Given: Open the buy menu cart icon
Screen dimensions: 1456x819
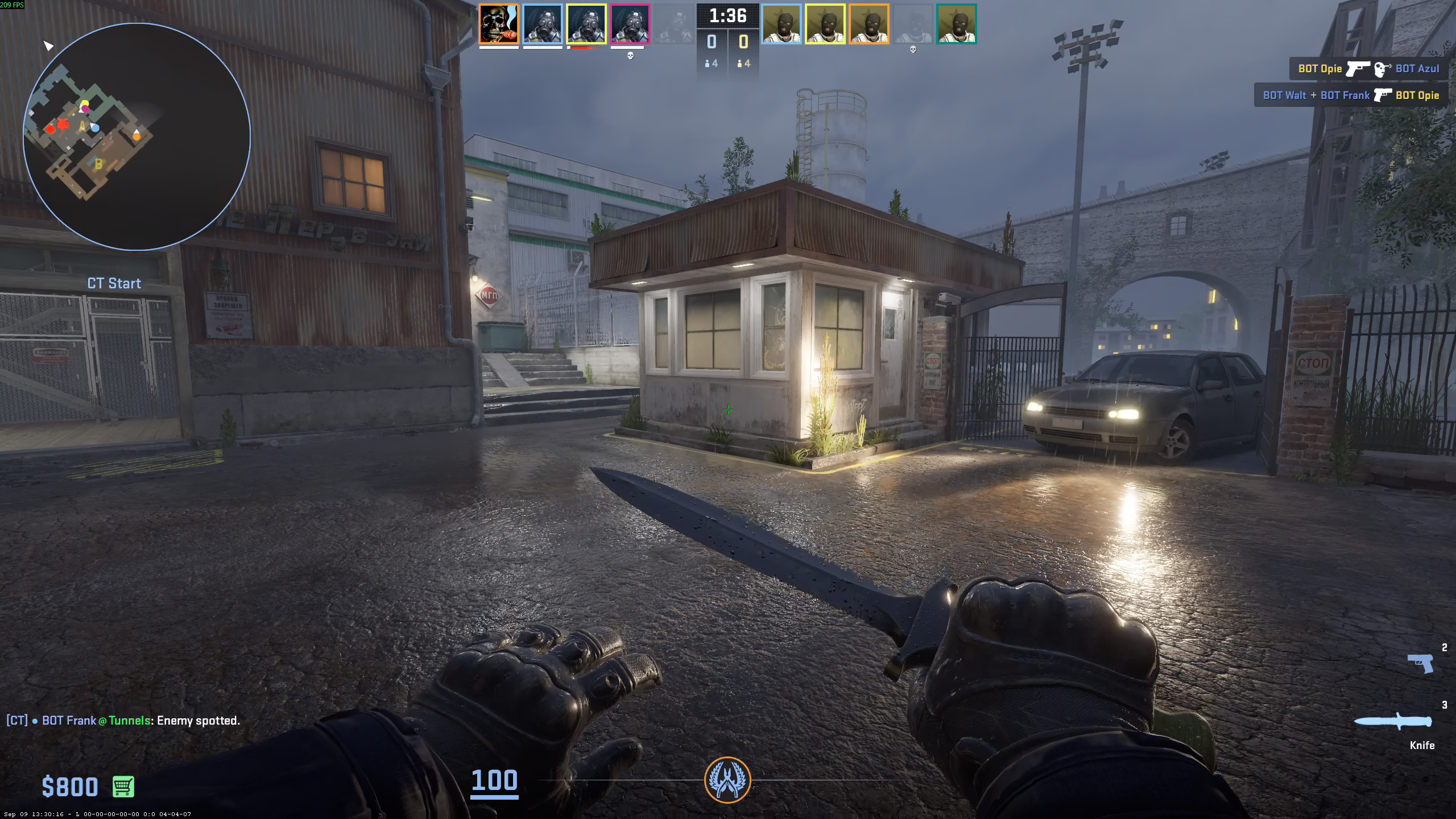Looking at the screenshot, I should tap(123, 787).
